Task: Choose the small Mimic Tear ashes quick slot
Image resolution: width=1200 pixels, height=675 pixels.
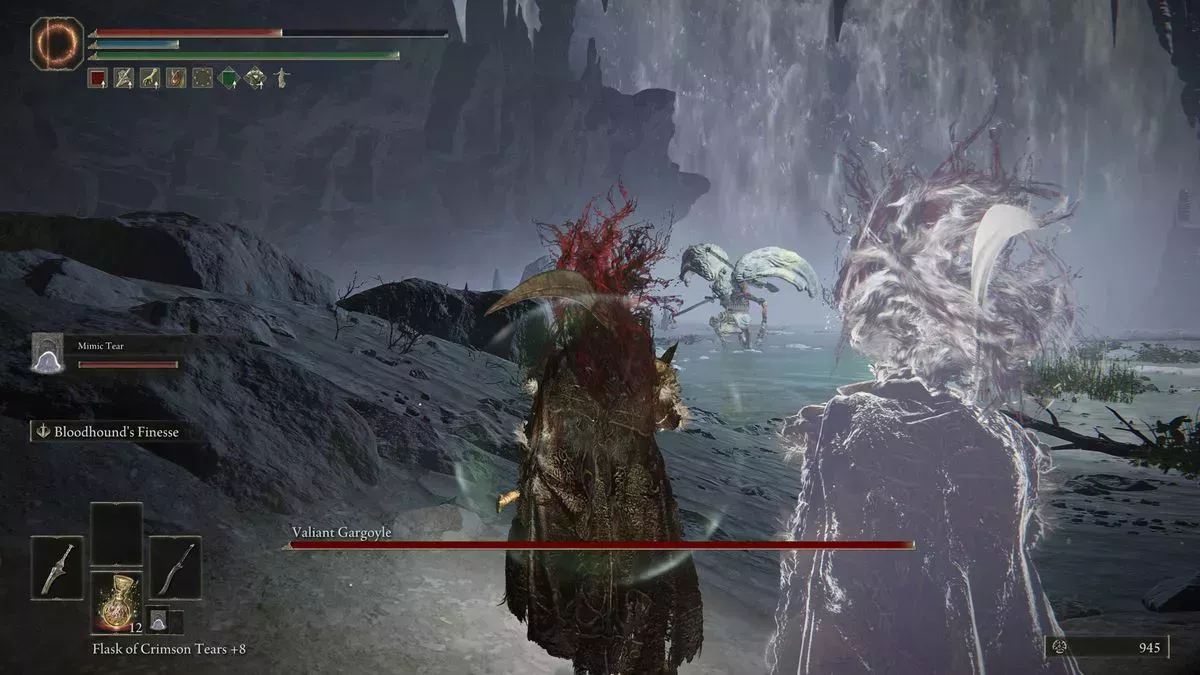Action: click(158, 621)
